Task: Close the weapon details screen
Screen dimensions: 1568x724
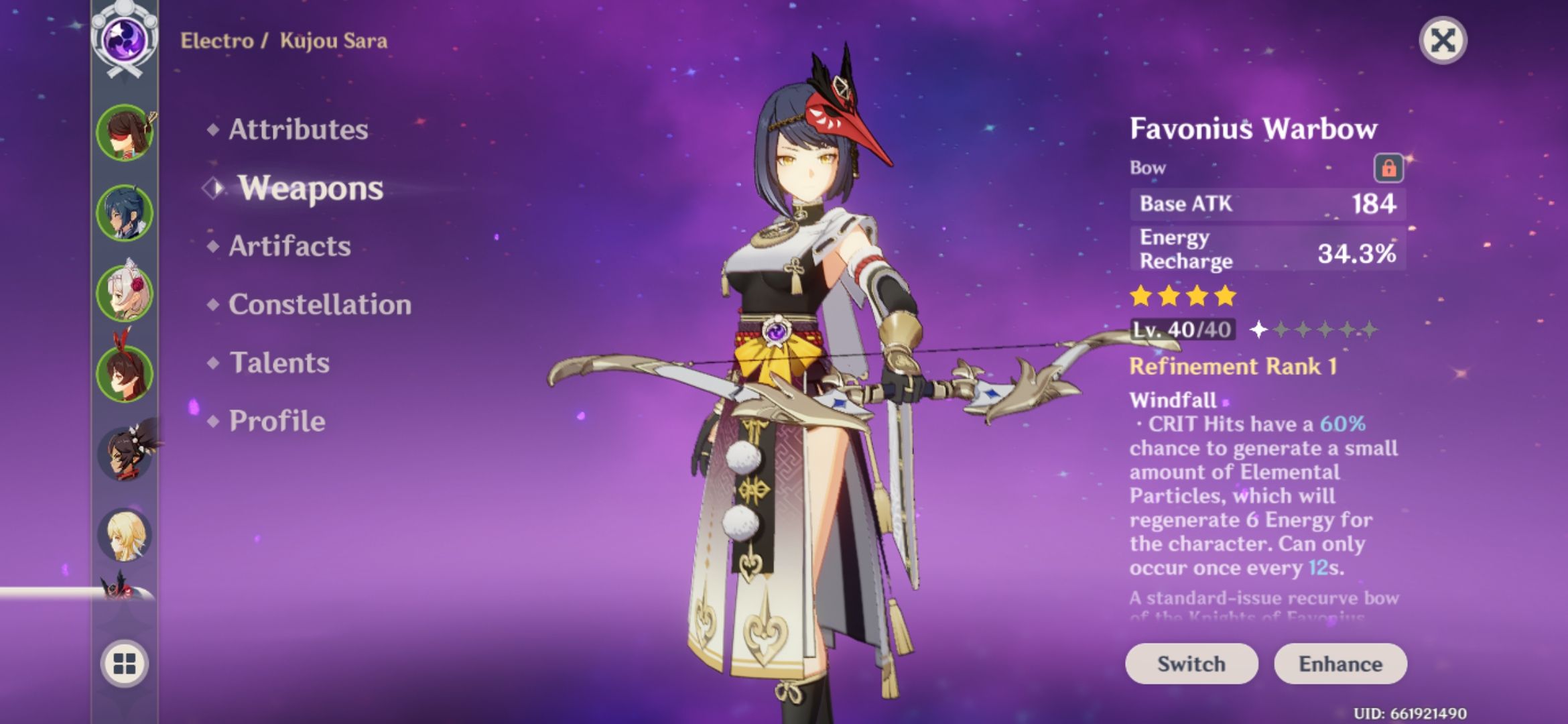Action: point(1443,41)
